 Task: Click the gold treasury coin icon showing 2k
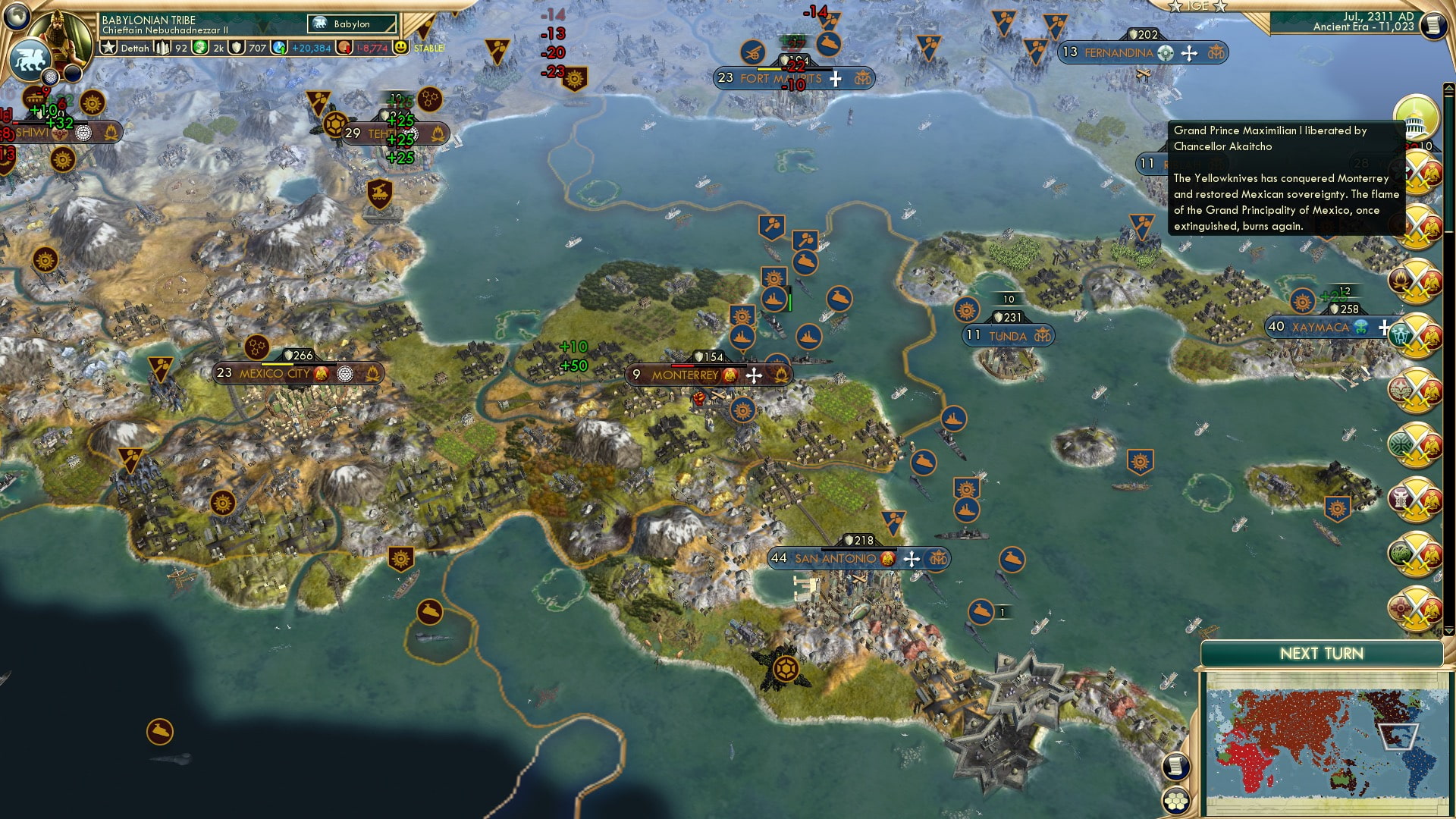click(200, 47)
